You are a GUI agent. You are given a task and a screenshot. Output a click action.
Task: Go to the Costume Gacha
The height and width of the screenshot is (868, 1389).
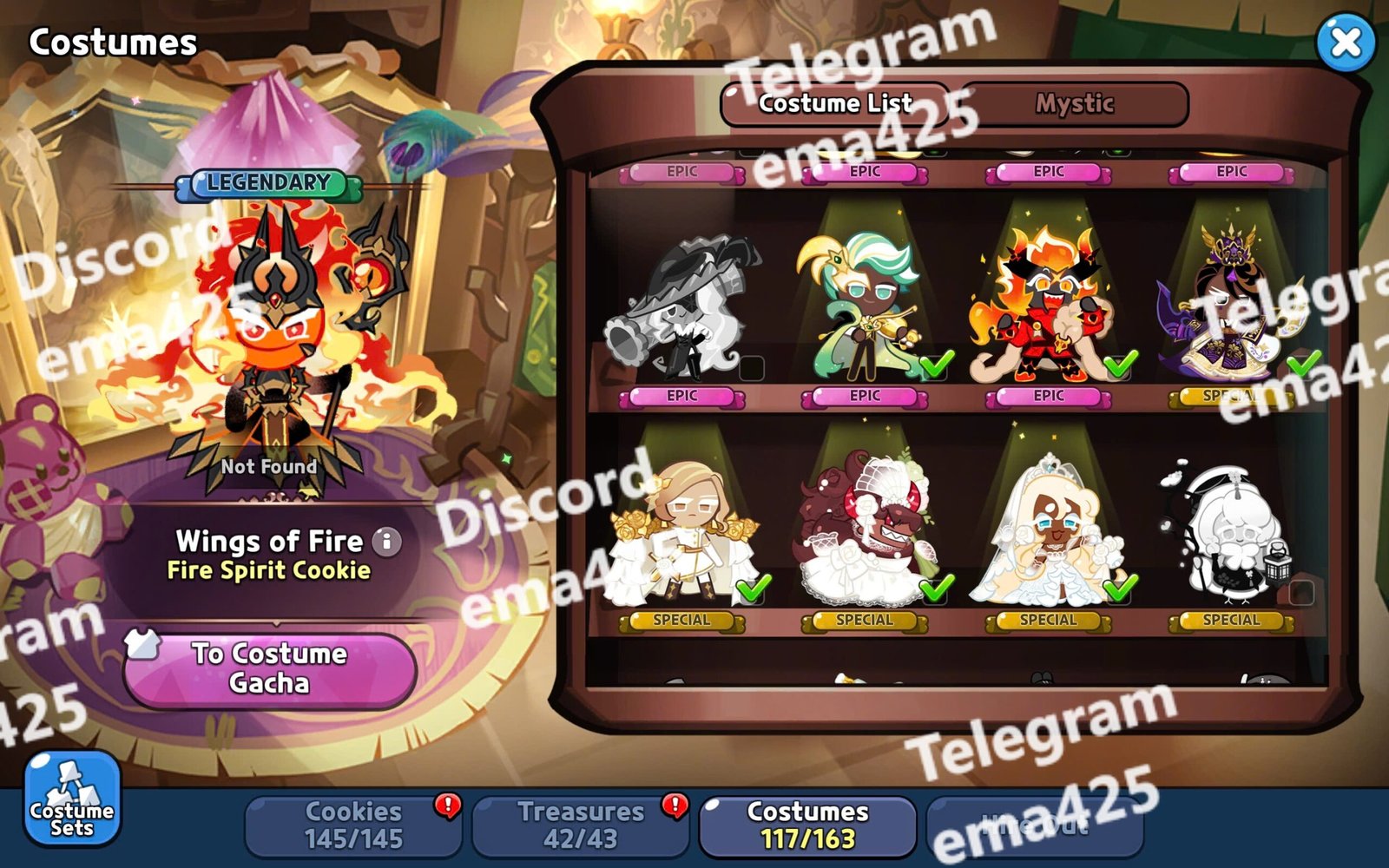269,668
